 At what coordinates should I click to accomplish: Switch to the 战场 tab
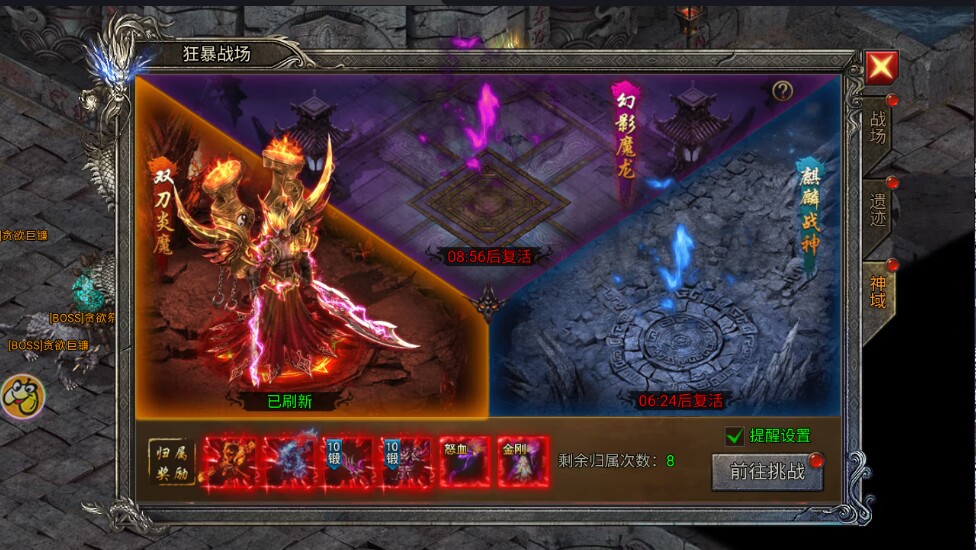877,126
